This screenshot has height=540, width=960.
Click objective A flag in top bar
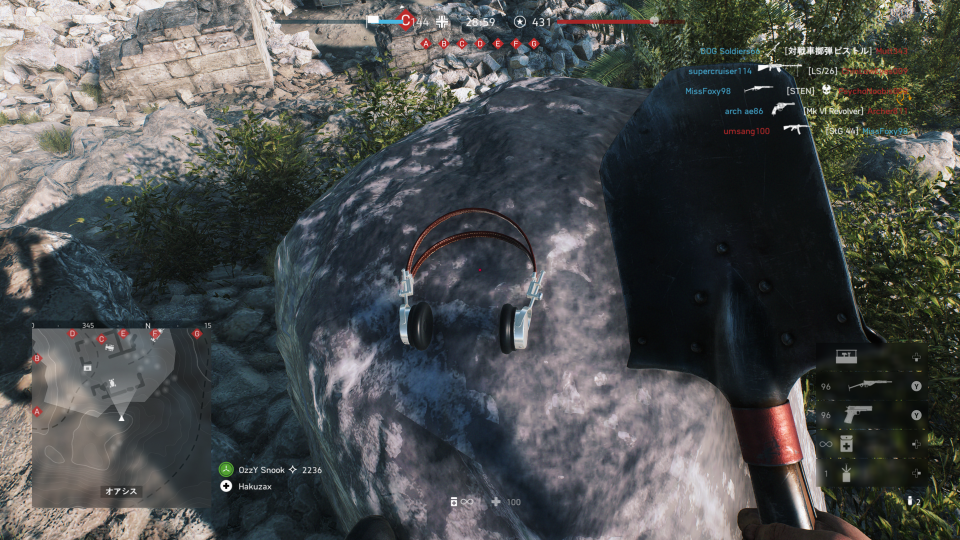(426, 44)
